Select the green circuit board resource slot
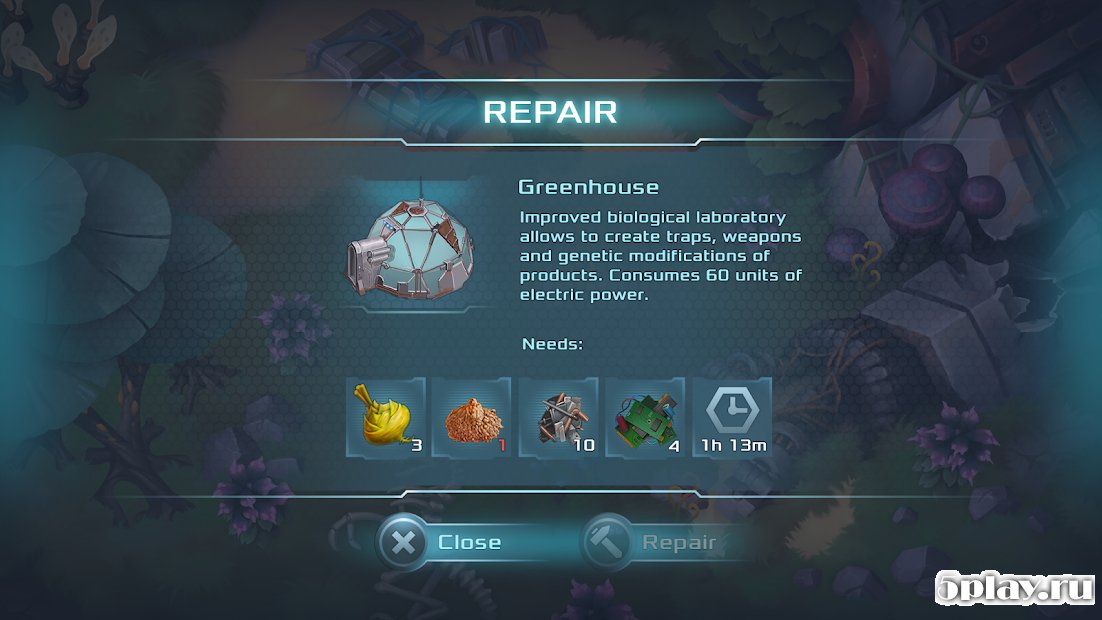 coord(645,417)
